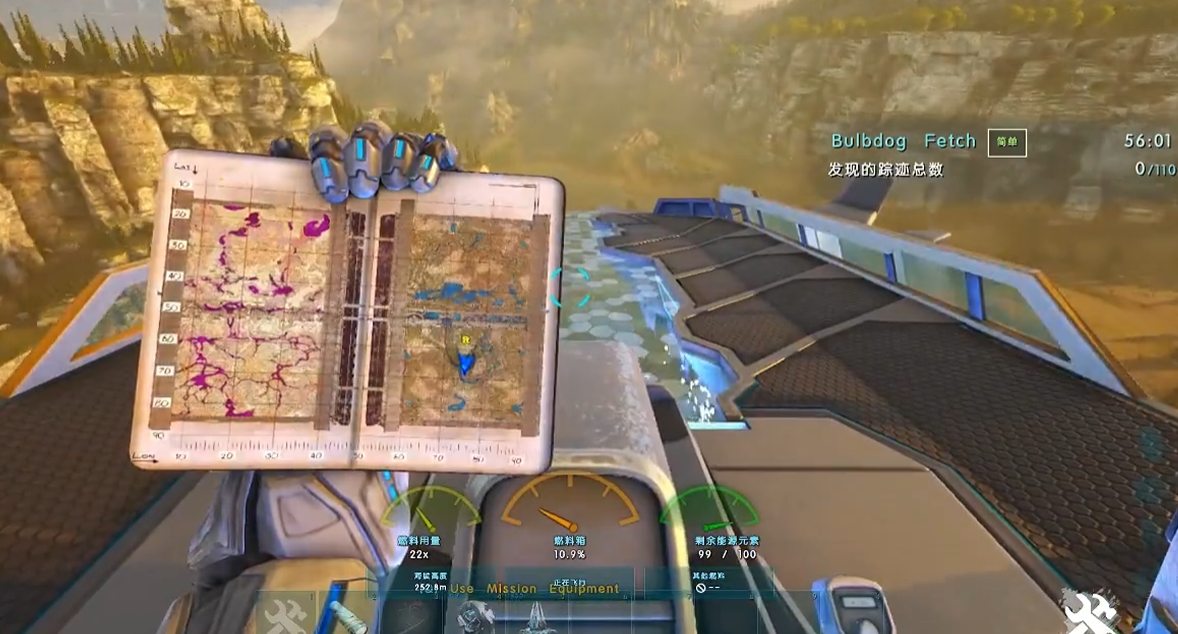Viewport: 1178px width, 634px height.
Task: Click the blue player marker on the held map
Action: click(x=465, y=364)
